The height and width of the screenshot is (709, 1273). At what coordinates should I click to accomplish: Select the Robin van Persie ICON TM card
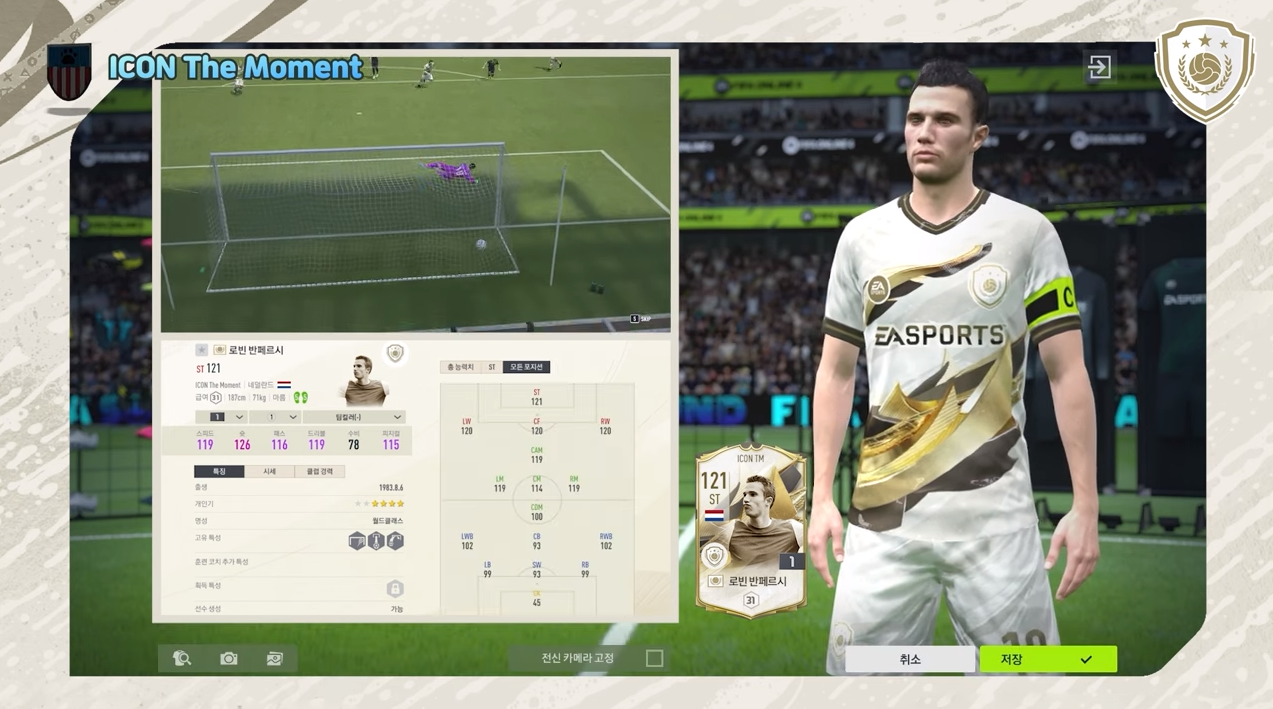pyautogui.click(x=751, y=530)
